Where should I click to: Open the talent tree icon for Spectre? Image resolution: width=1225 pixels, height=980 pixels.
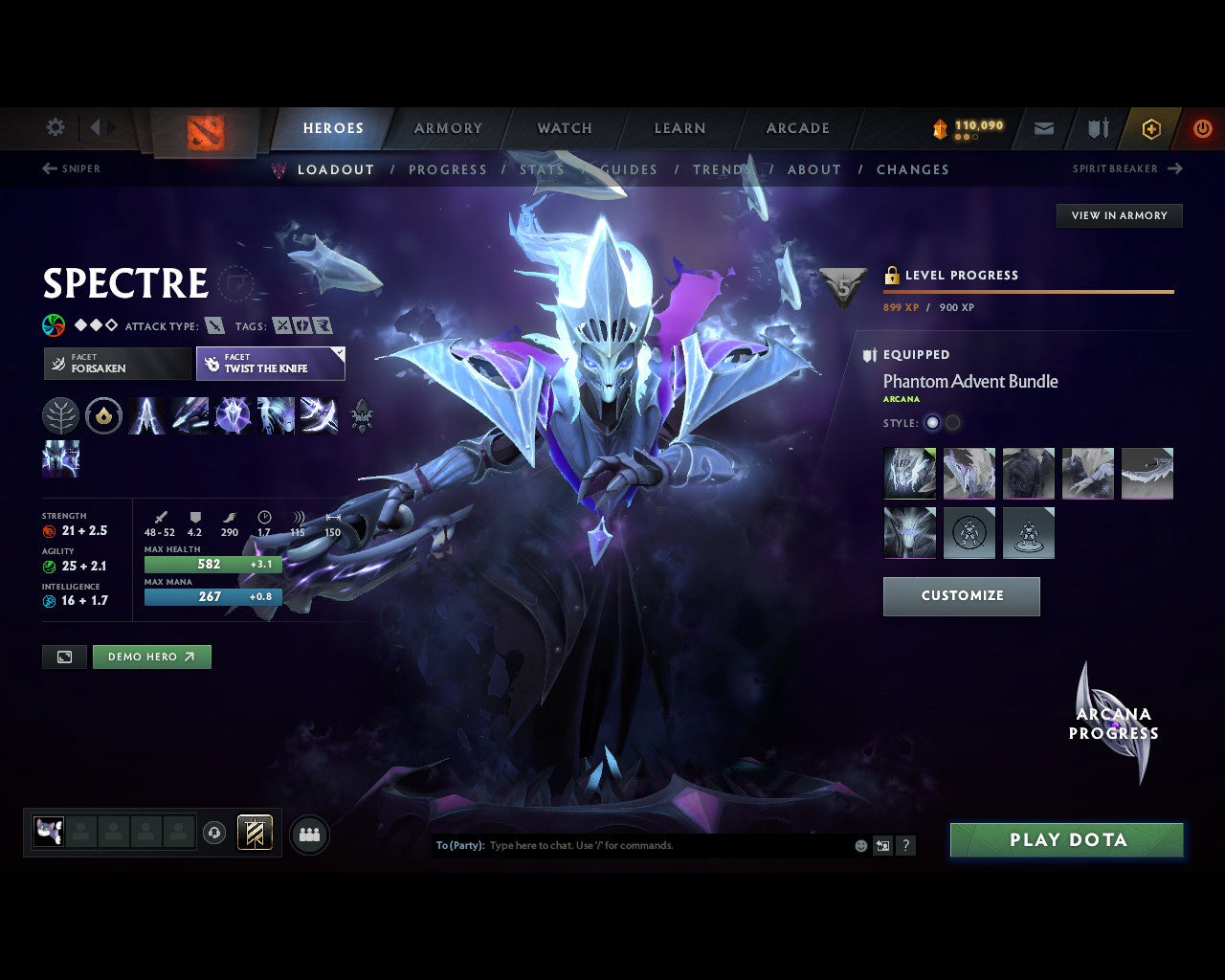click(60, 415)
